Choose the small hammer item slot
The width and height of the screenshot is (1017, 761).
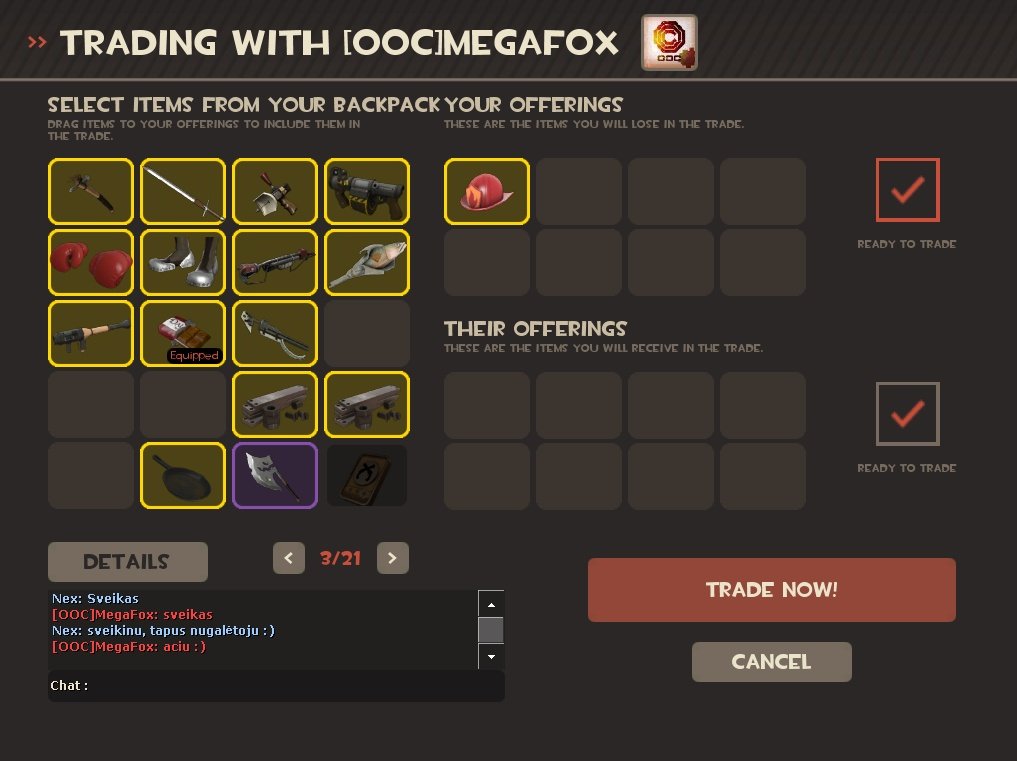point(91,191)
